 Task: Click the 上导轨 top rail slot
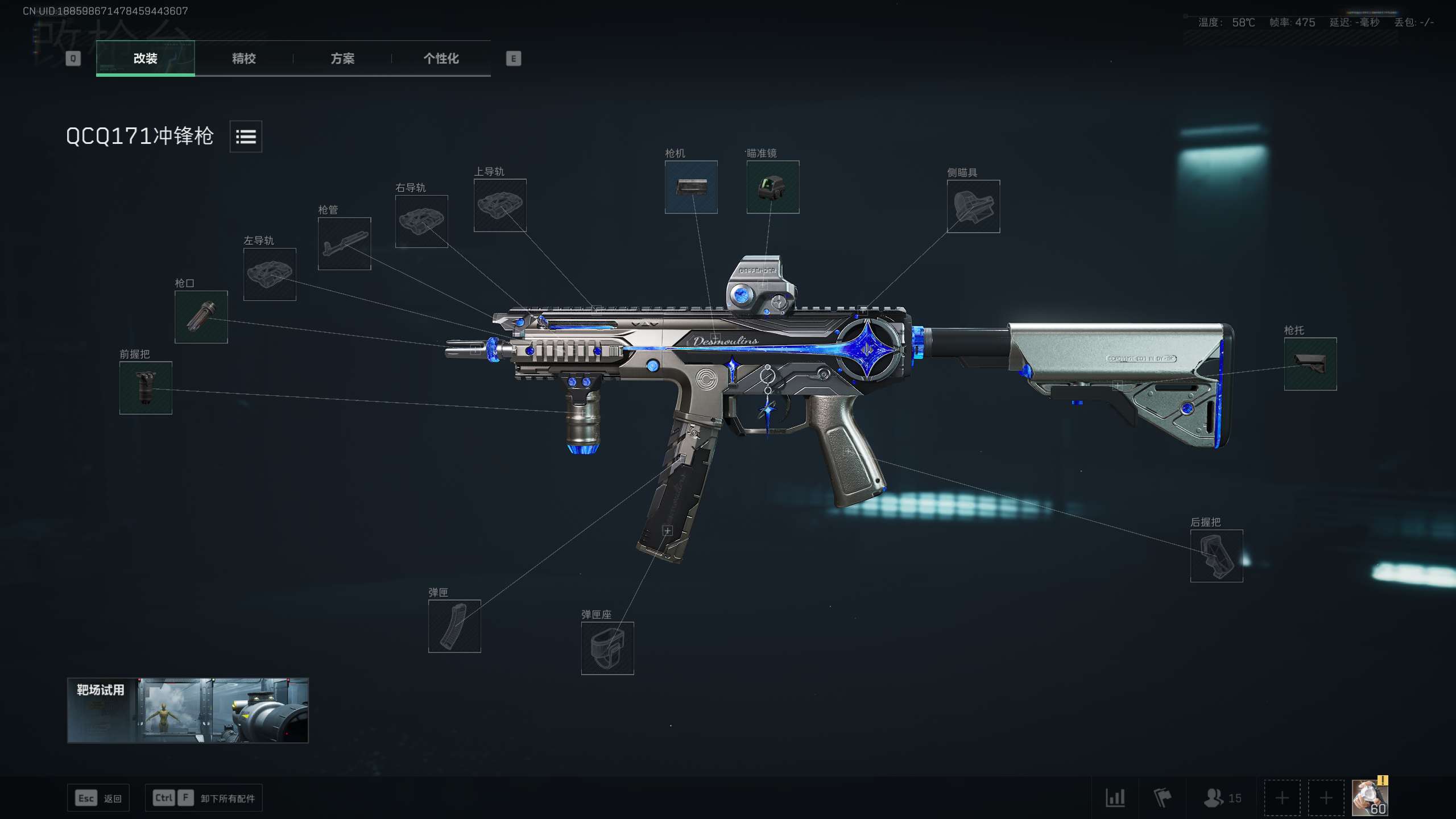500,205
